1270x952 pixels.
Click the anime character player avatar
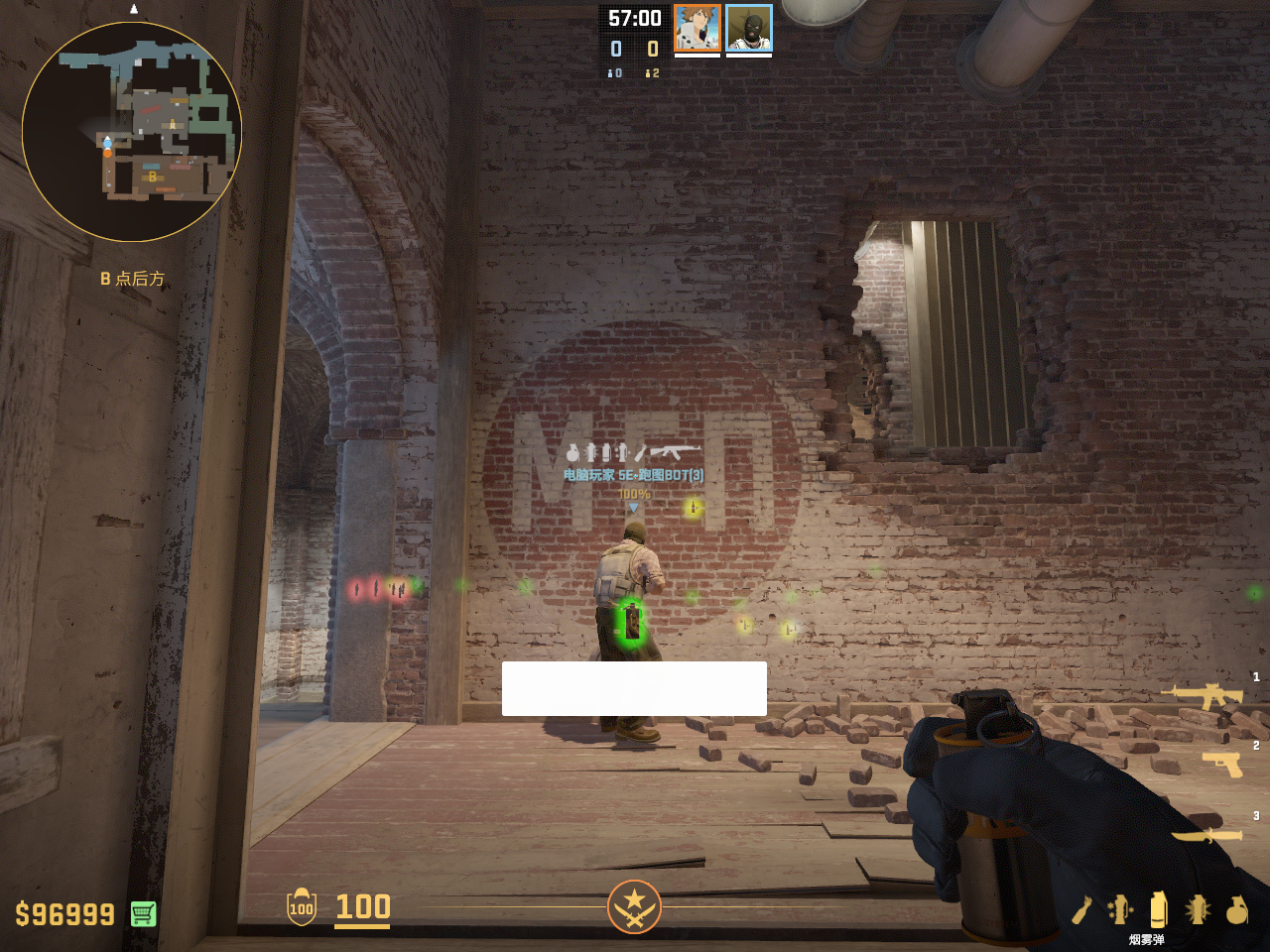698,28
